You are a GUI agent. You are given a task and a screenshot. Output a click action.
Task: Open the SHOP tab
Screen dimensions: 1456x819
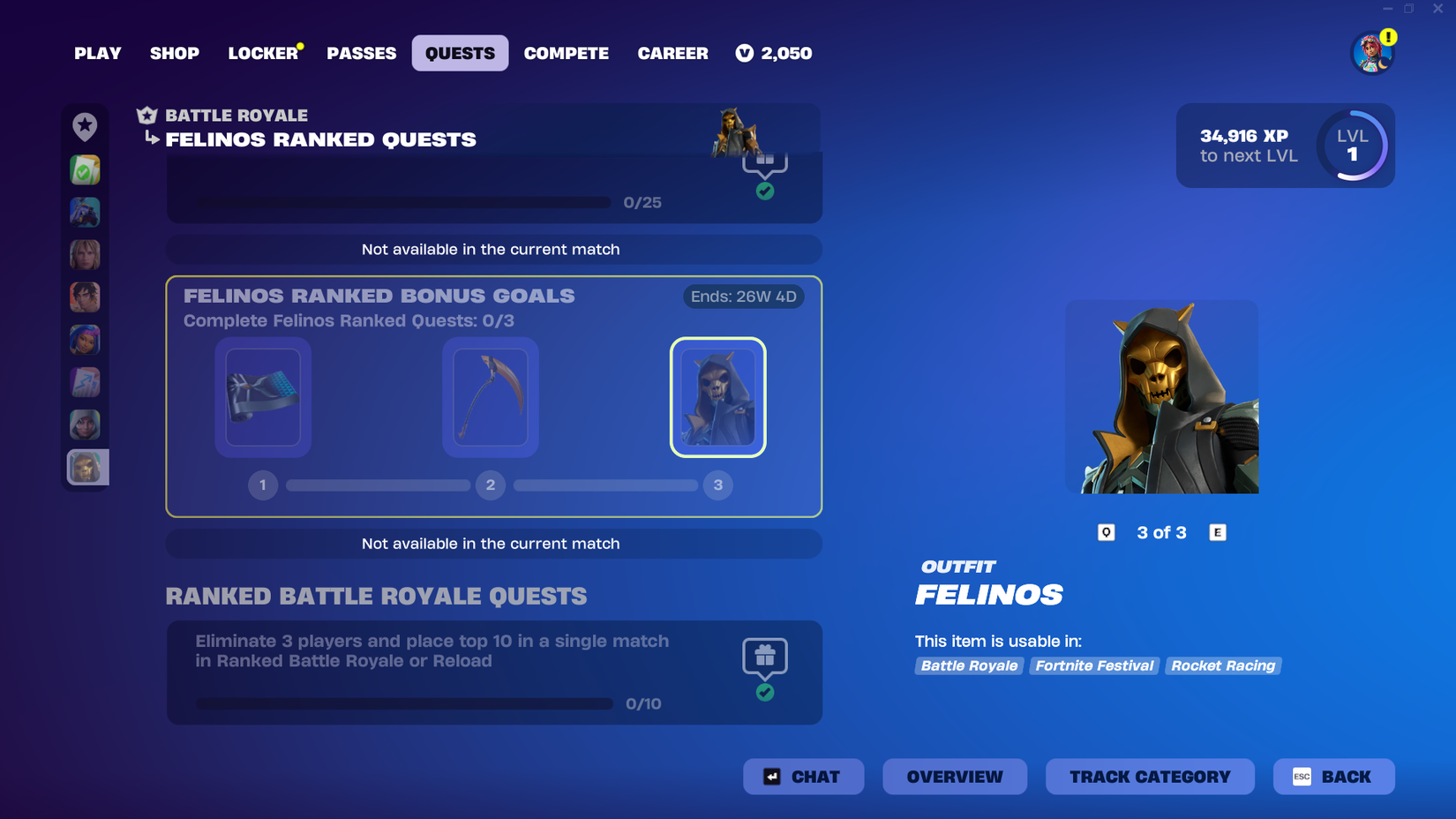click(174, 53)
